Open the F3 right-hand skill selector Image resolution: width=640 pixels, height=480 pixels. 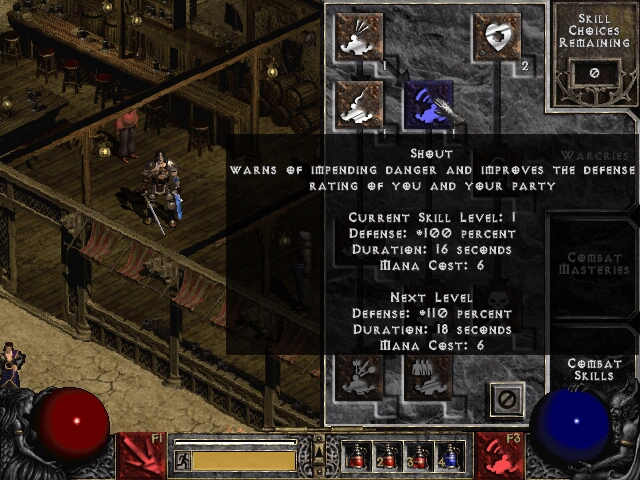point(499,455)
